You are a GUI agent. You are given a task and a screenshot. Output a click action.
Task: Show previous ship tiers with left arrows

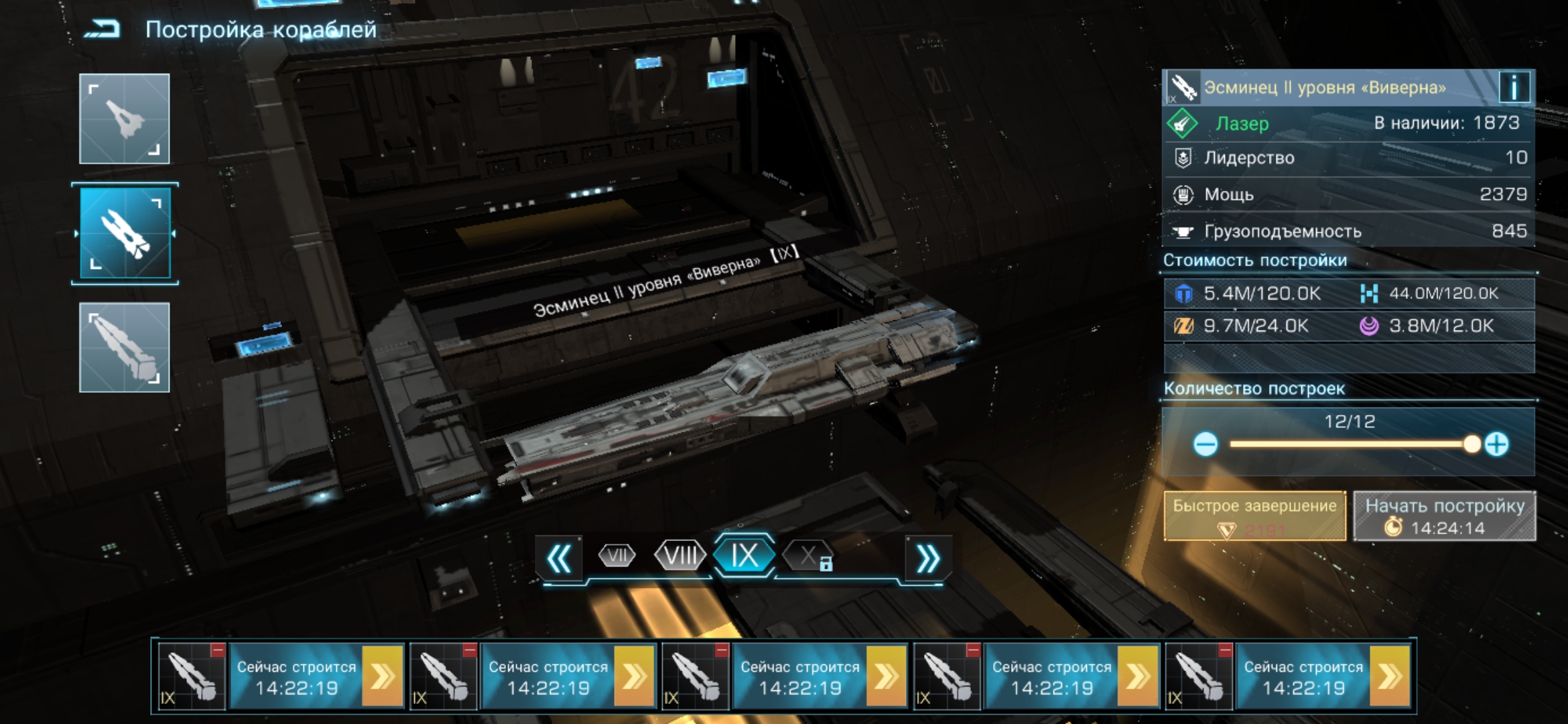(560, 558)
